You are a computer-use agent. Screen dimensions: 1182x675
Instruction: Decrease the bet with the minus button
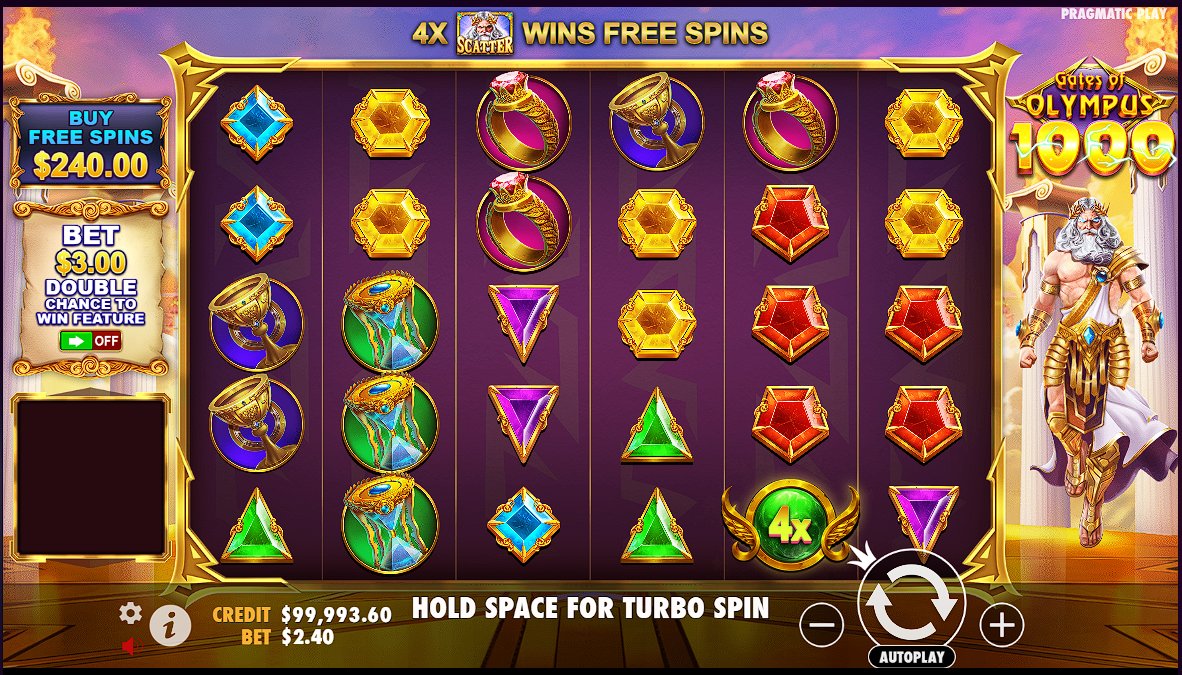click(x=822, y=626)
